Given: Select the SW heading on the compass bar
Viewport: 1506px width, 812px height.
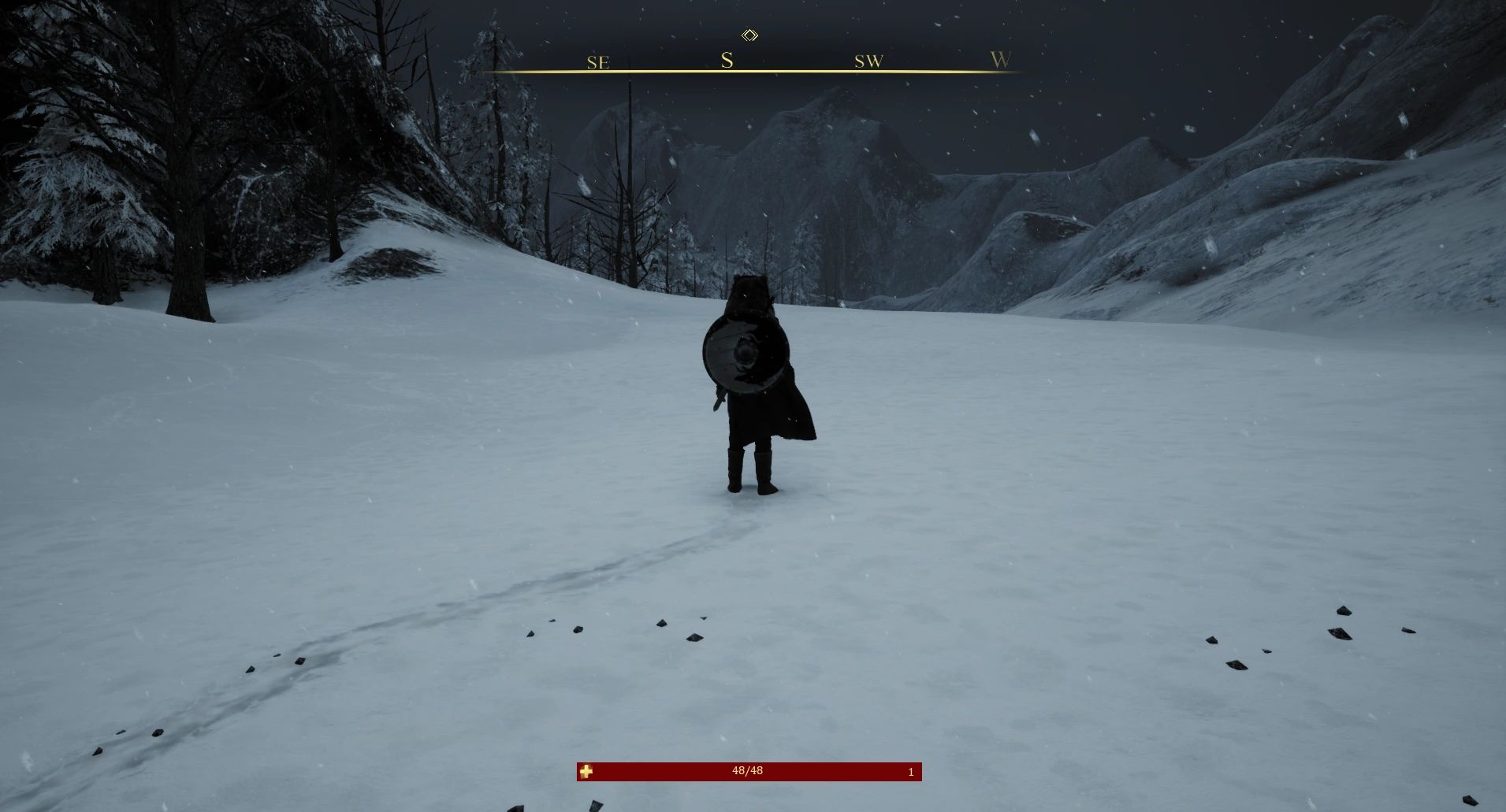Looking at the screenshot, I should pyautogui.click(x=868, y=61).
